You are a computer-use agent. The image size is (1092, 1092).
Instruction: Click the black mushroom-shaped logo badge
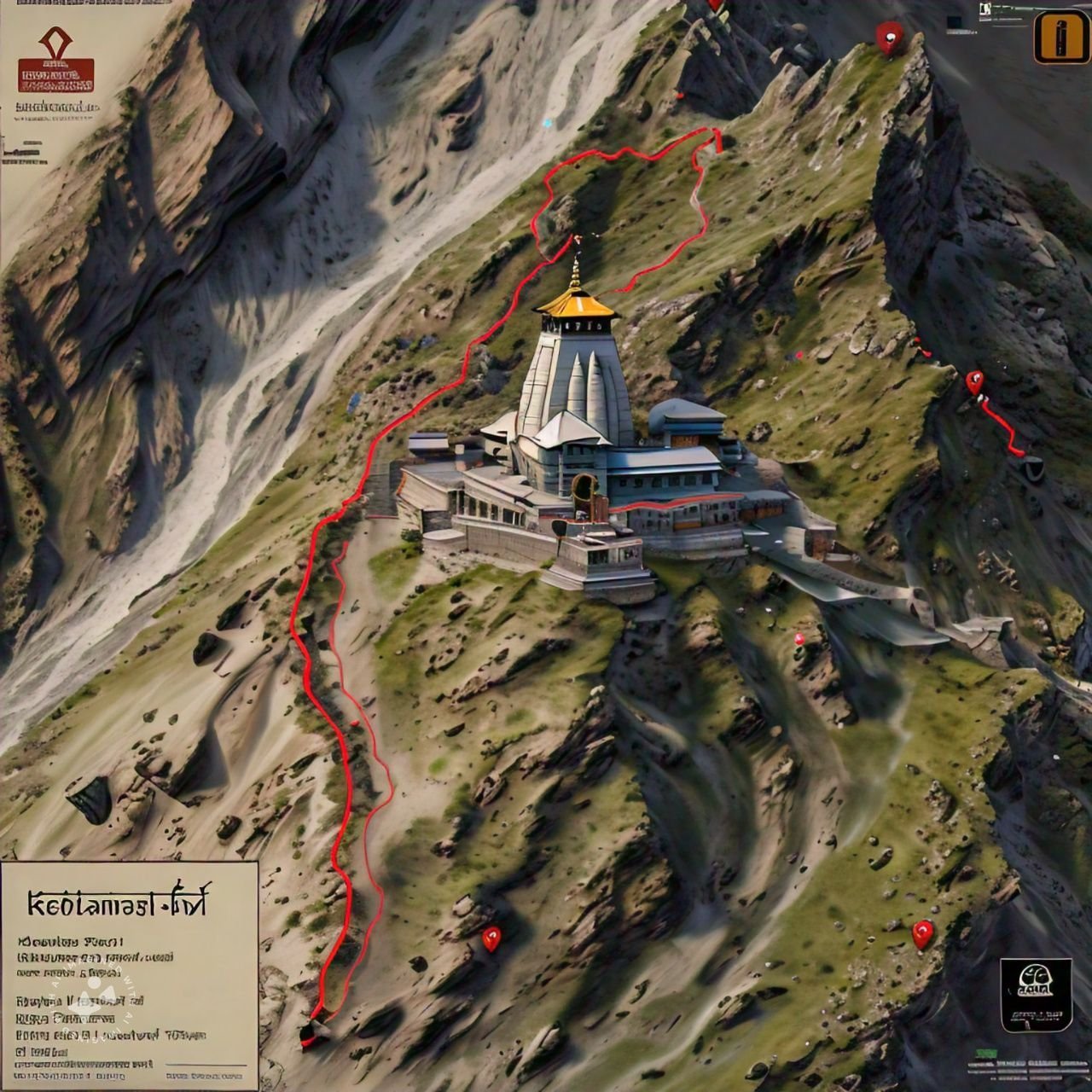[1036, 995]
